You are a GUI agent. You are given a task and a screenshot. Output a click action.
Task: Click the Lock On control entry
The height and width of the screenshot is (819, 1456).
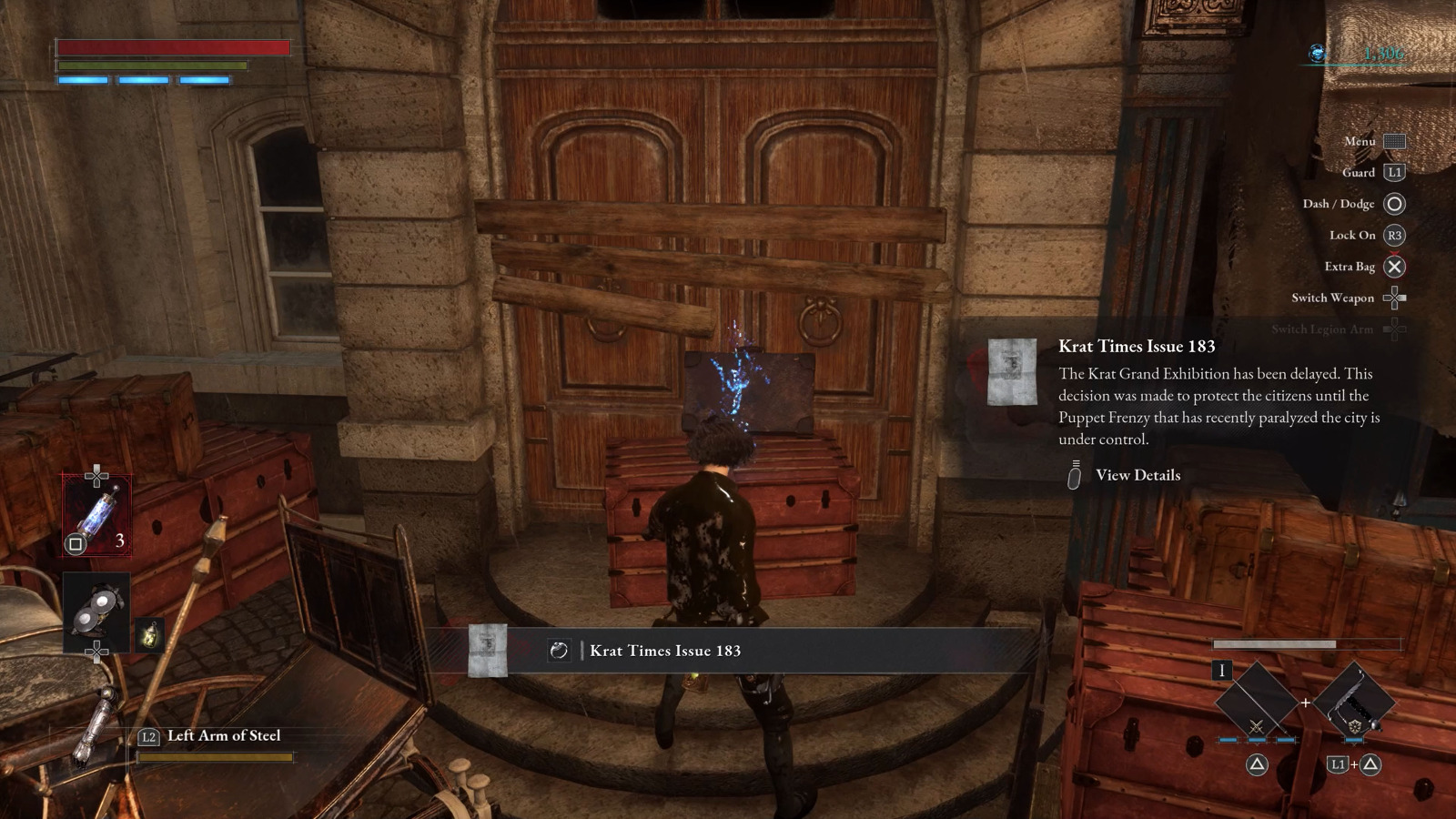click(x=1366, y=235)
